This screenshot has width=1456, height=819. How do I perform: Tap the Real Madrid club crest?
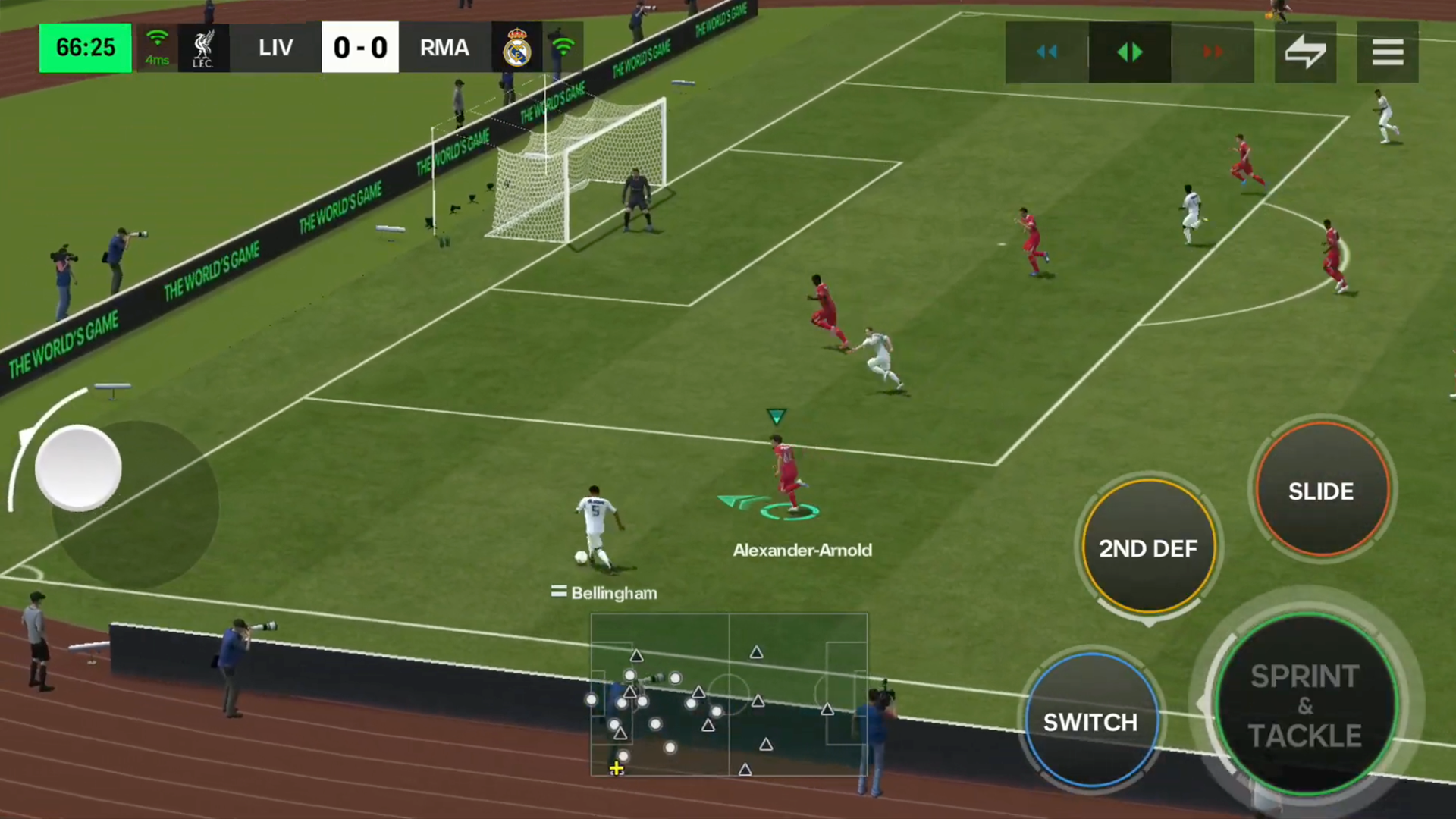[x=516, y=48]
